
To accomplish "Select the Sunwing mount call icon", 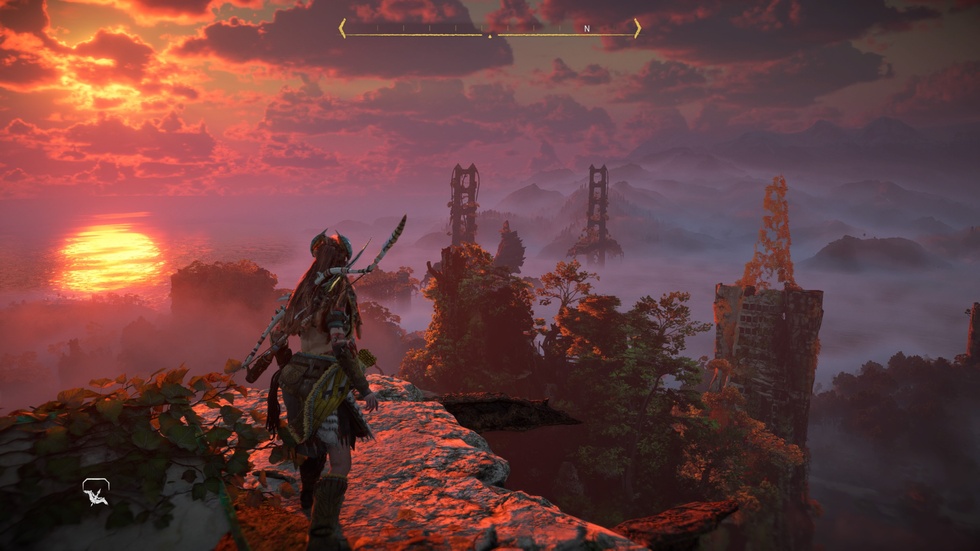I will 95,491.
